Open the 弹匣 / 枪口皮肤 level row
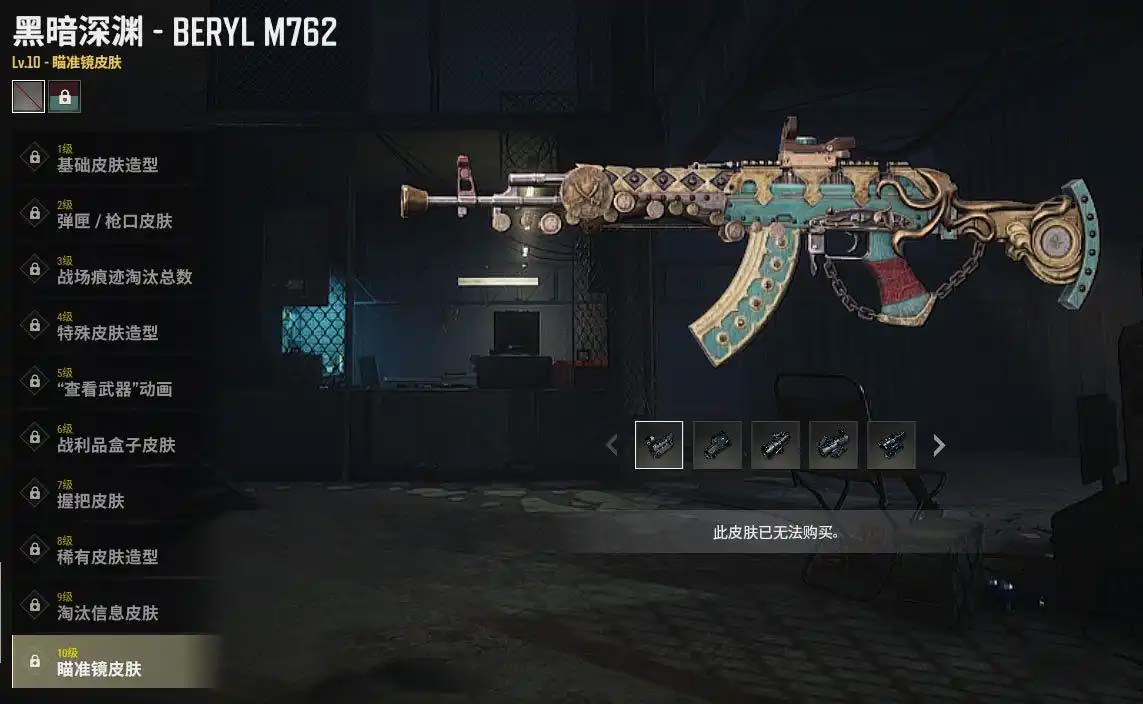 pos(114,214)
